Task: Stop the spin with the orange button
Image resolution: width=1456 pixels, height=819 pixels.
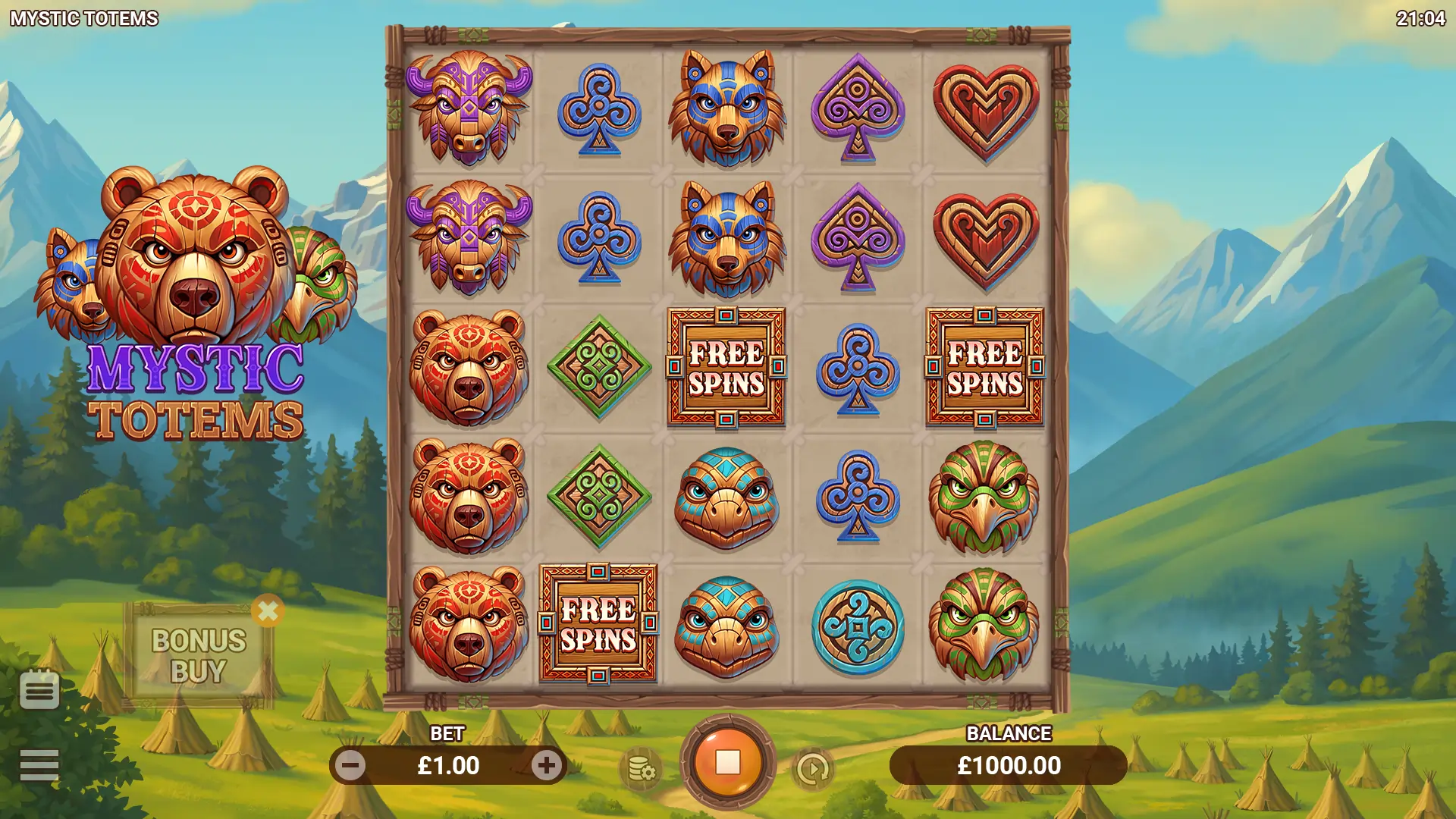Action: [727, 763]
